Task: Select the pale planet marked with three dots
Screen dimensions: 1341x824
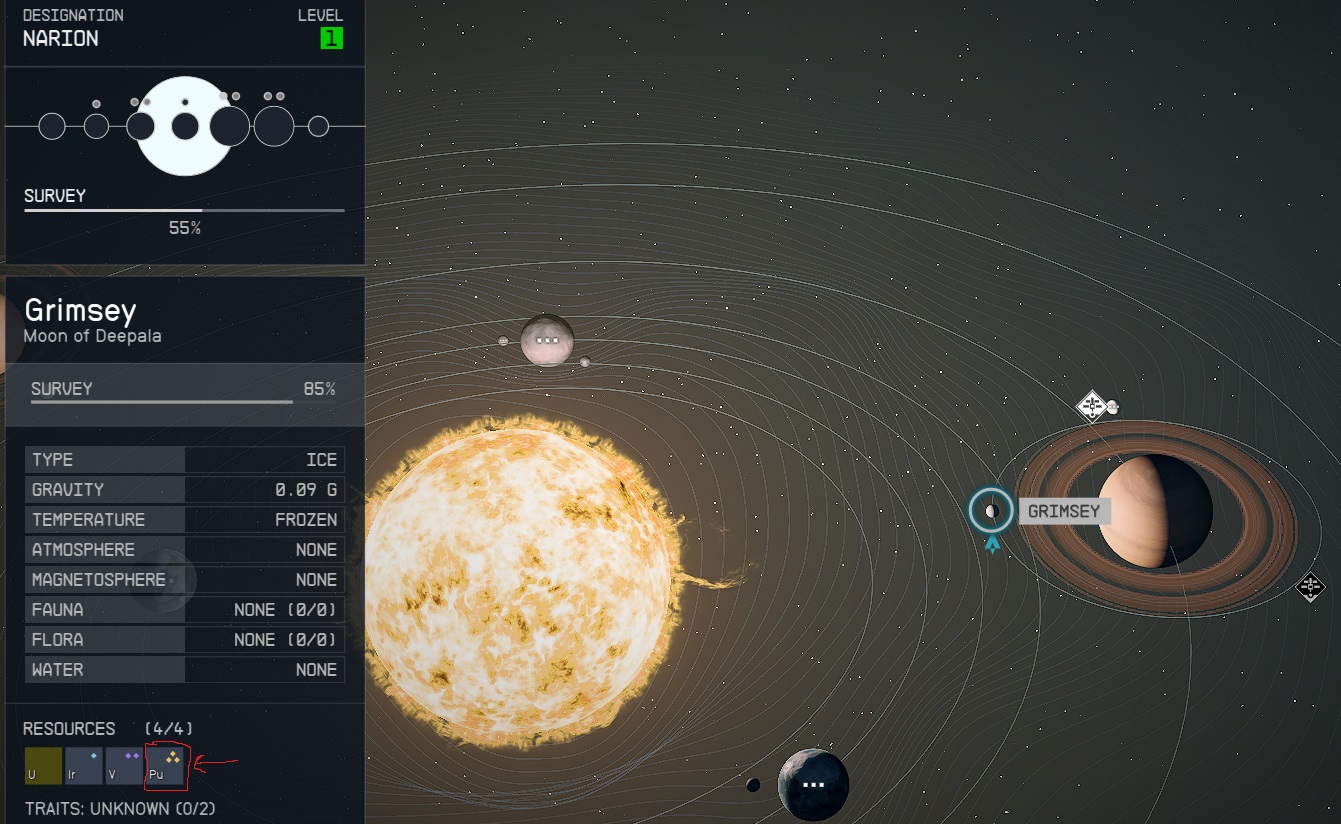Action: (x=547, y=340)
